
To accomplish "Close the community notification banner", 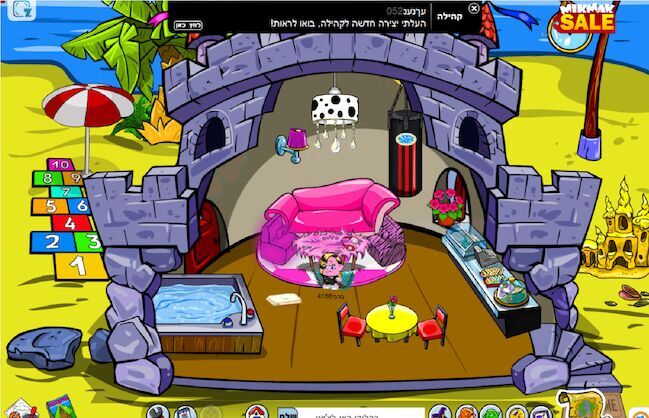I will [x=474, y=9].
